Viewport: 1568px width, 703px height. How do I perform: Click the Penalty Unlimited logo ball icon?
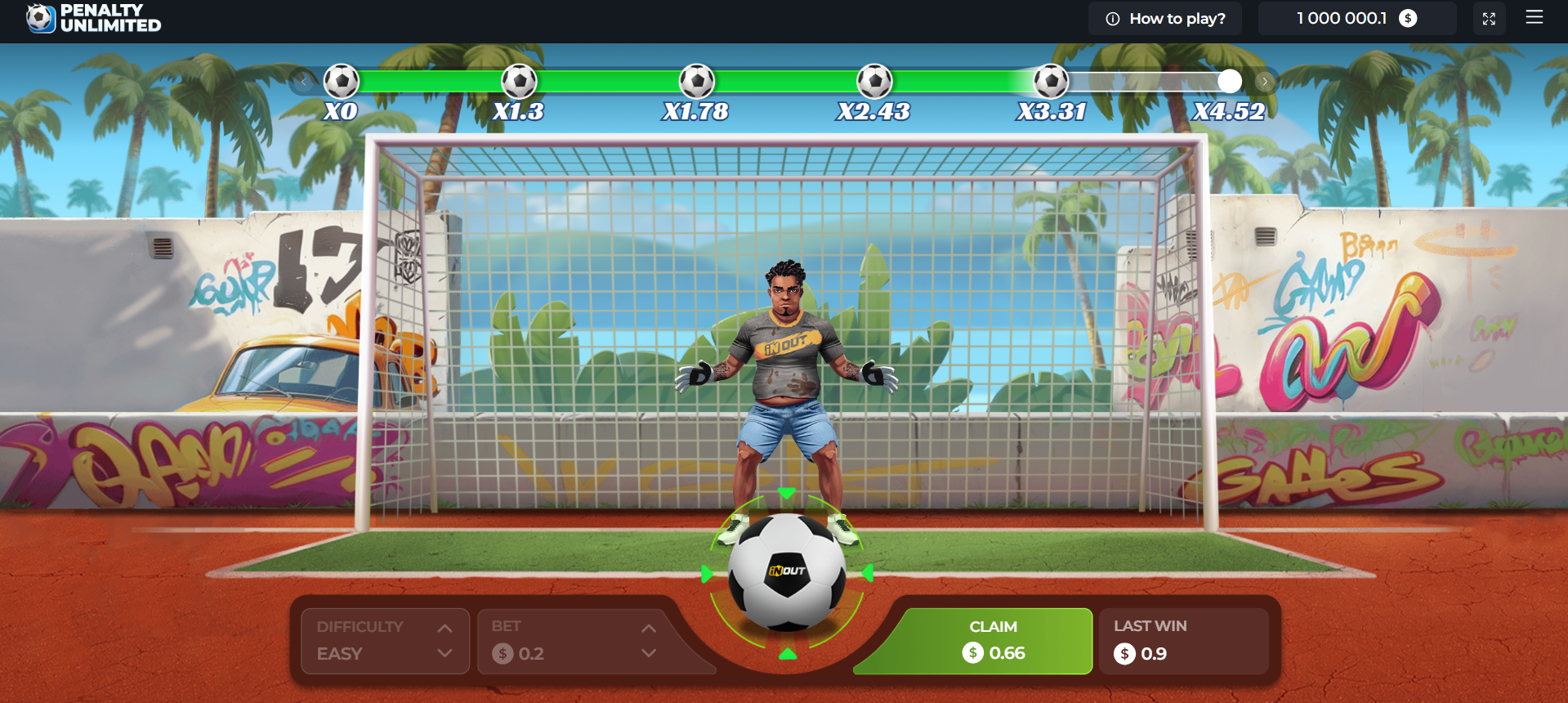38,17
